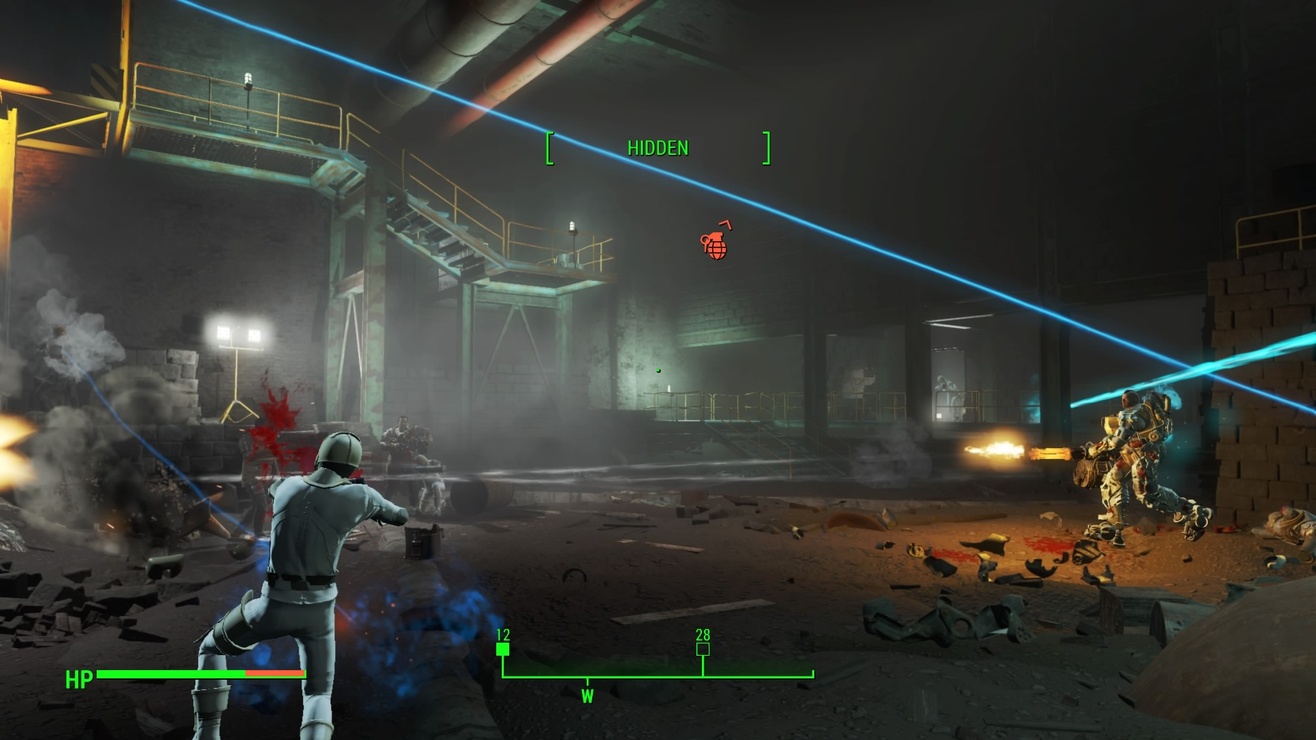Select the hollow compass marker labeled 28

coord(703,649)
